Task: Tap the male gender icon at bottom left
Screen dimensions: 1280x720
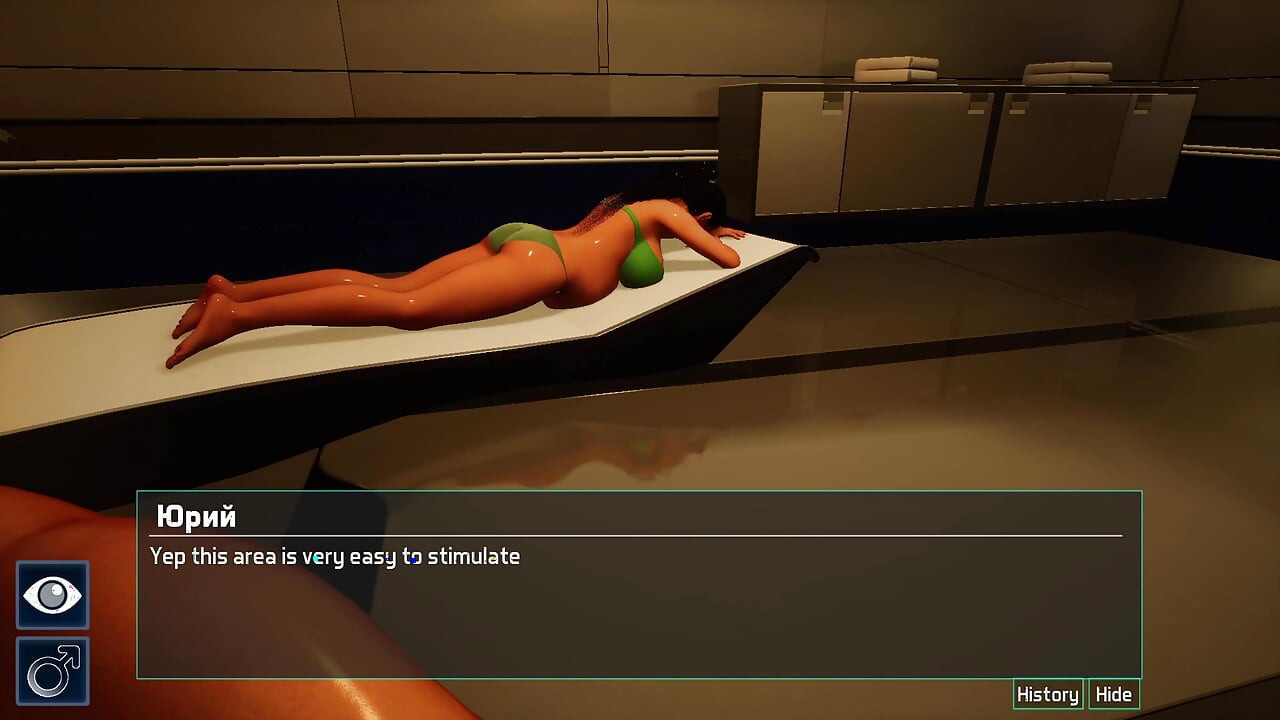Action: click(52, 671)
